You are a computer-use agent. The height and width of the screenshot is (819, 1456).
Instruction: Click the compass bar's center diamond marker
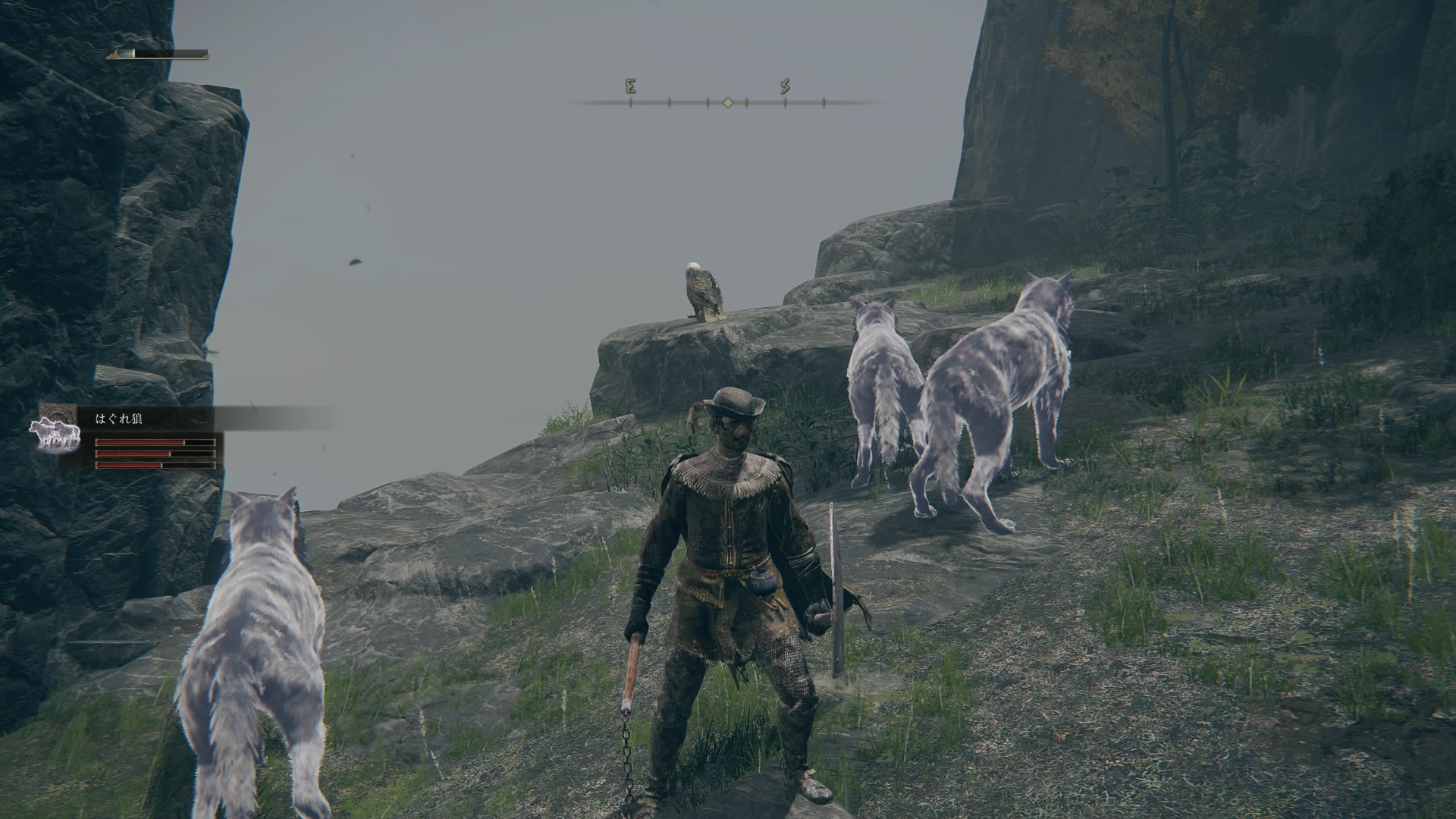(x=727, y=102)
